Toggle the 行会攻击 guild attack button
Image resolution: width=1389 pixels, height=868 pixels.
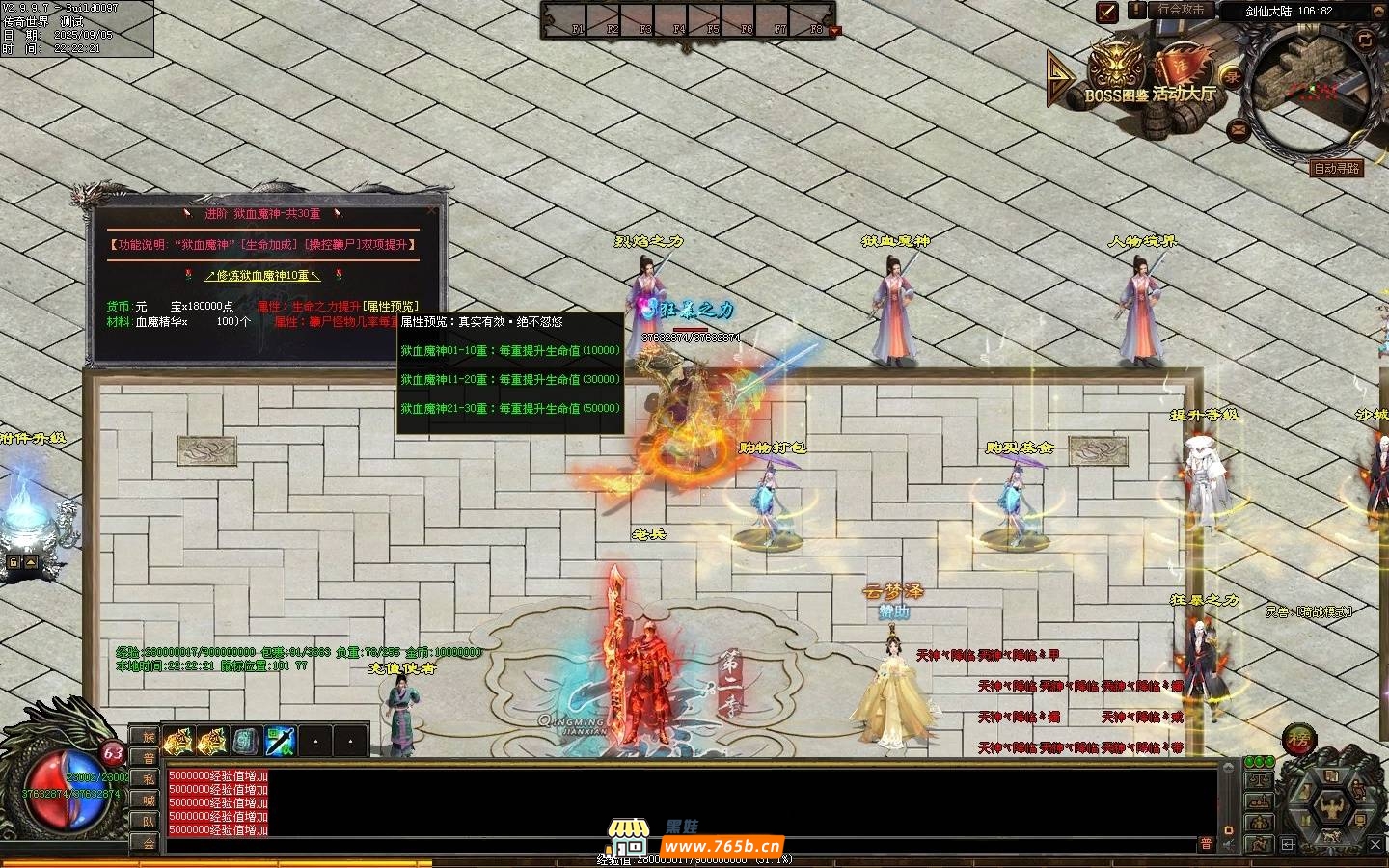1181,11
